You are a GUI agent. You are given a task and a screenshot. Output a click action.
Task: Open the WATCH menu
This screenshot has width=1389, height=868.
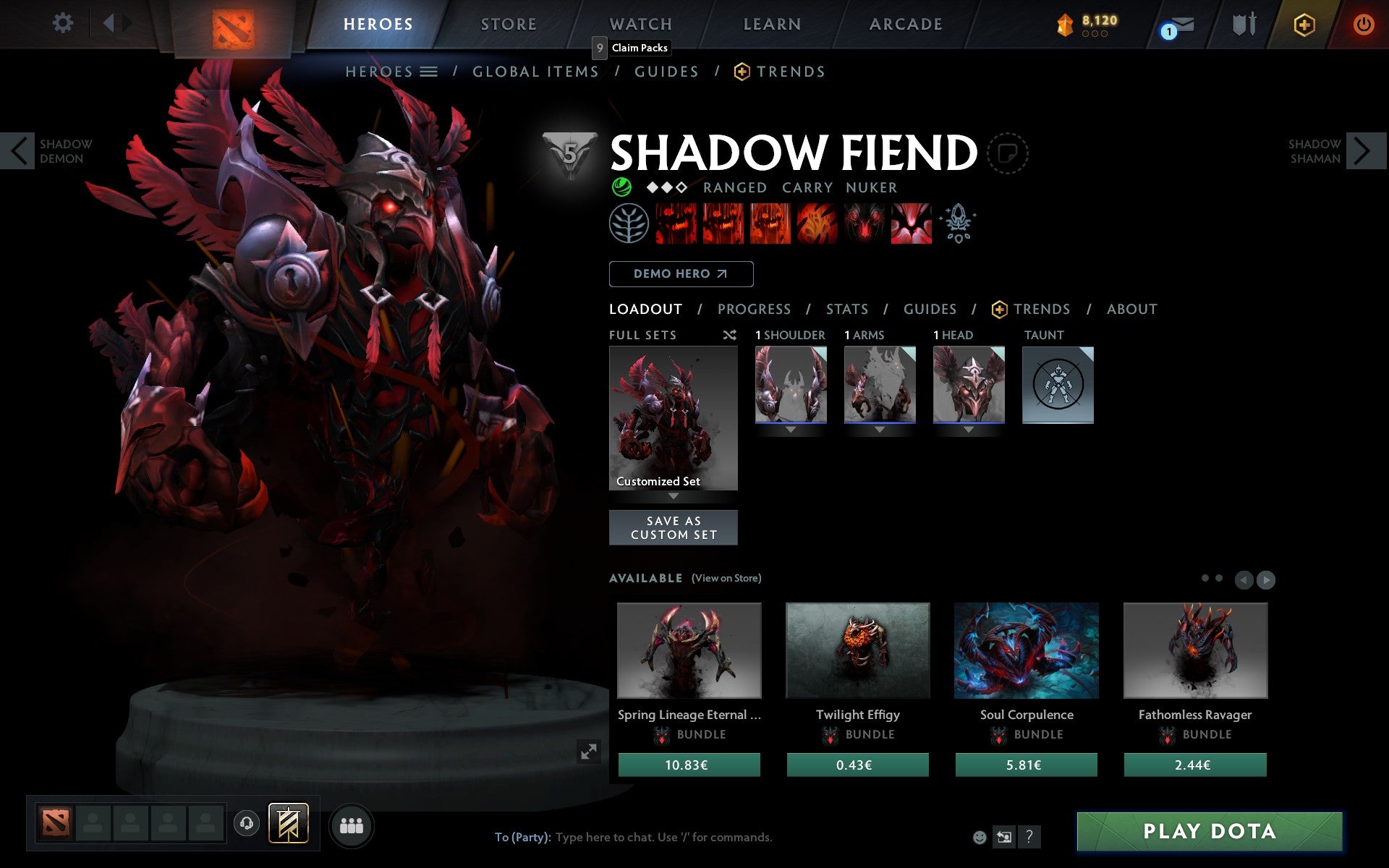coord(640,23)
